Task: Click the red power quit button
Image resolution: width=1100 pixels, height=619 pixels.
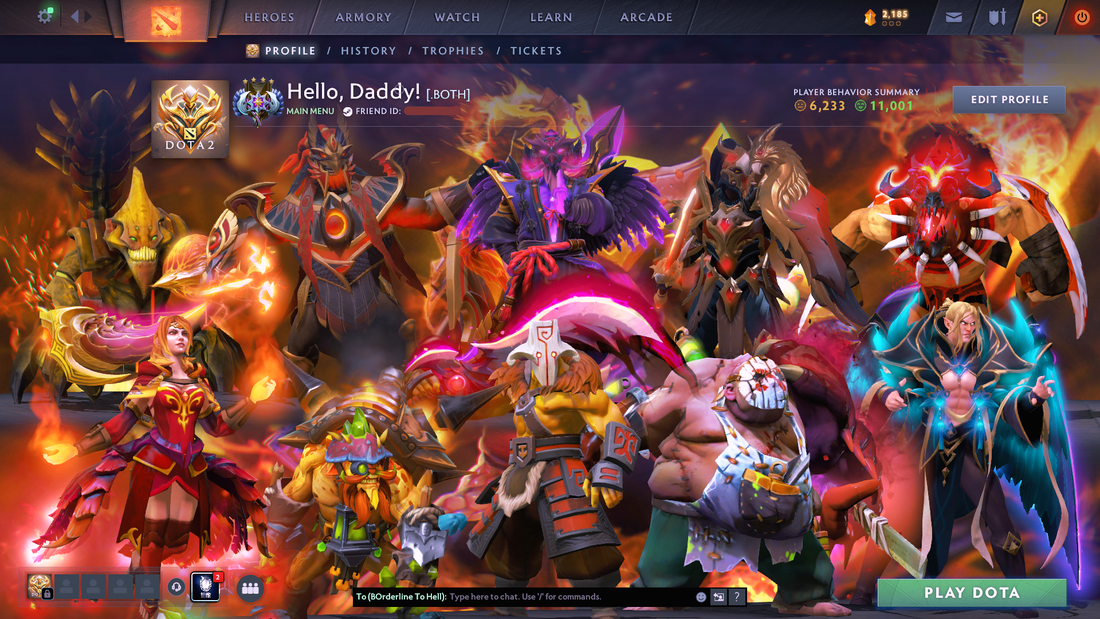Action: point(1082,17)
